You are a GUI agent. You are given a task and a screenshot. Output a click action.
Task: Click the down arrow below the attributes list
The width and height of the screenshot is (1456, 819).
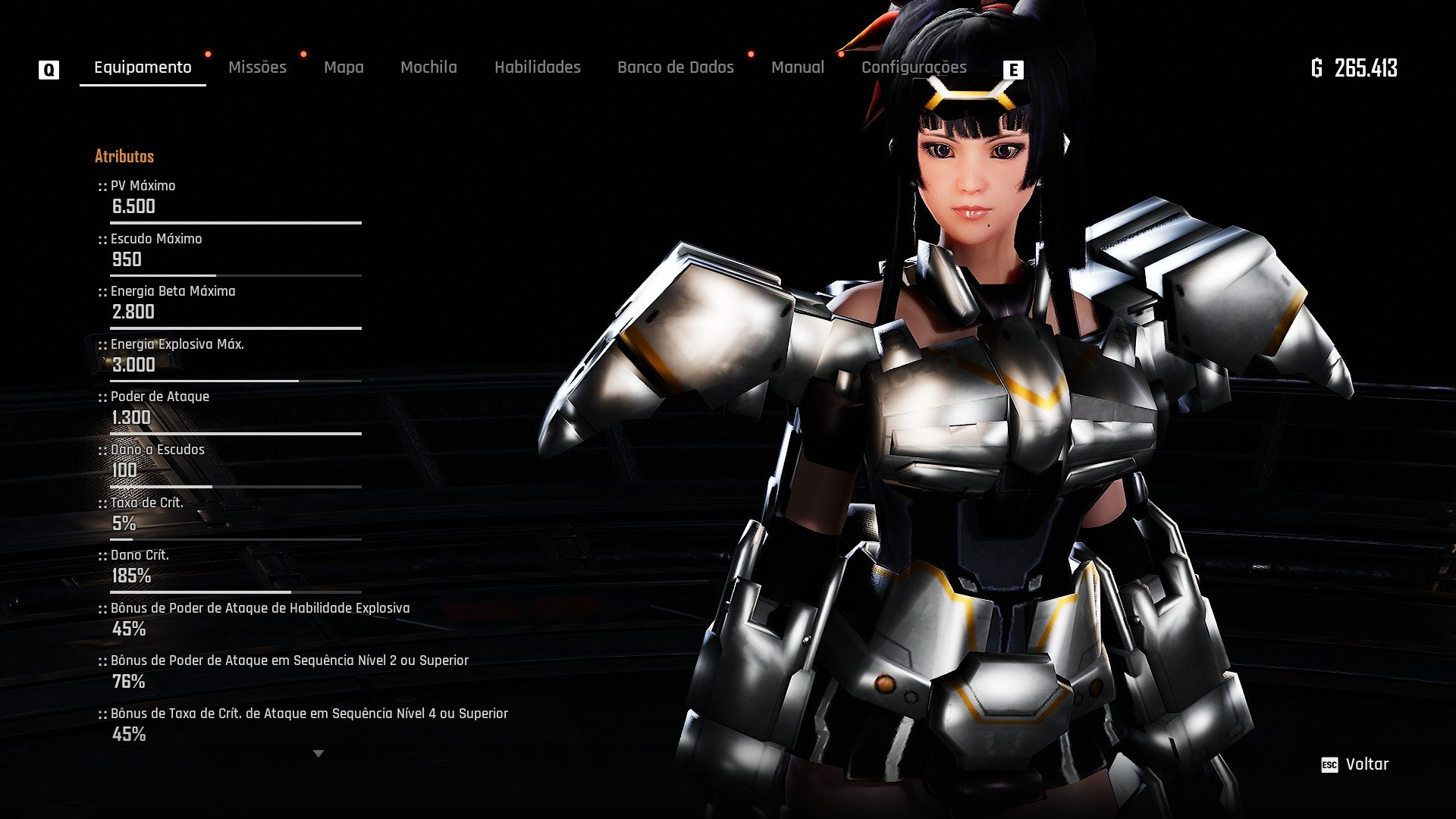coord(318,754)
